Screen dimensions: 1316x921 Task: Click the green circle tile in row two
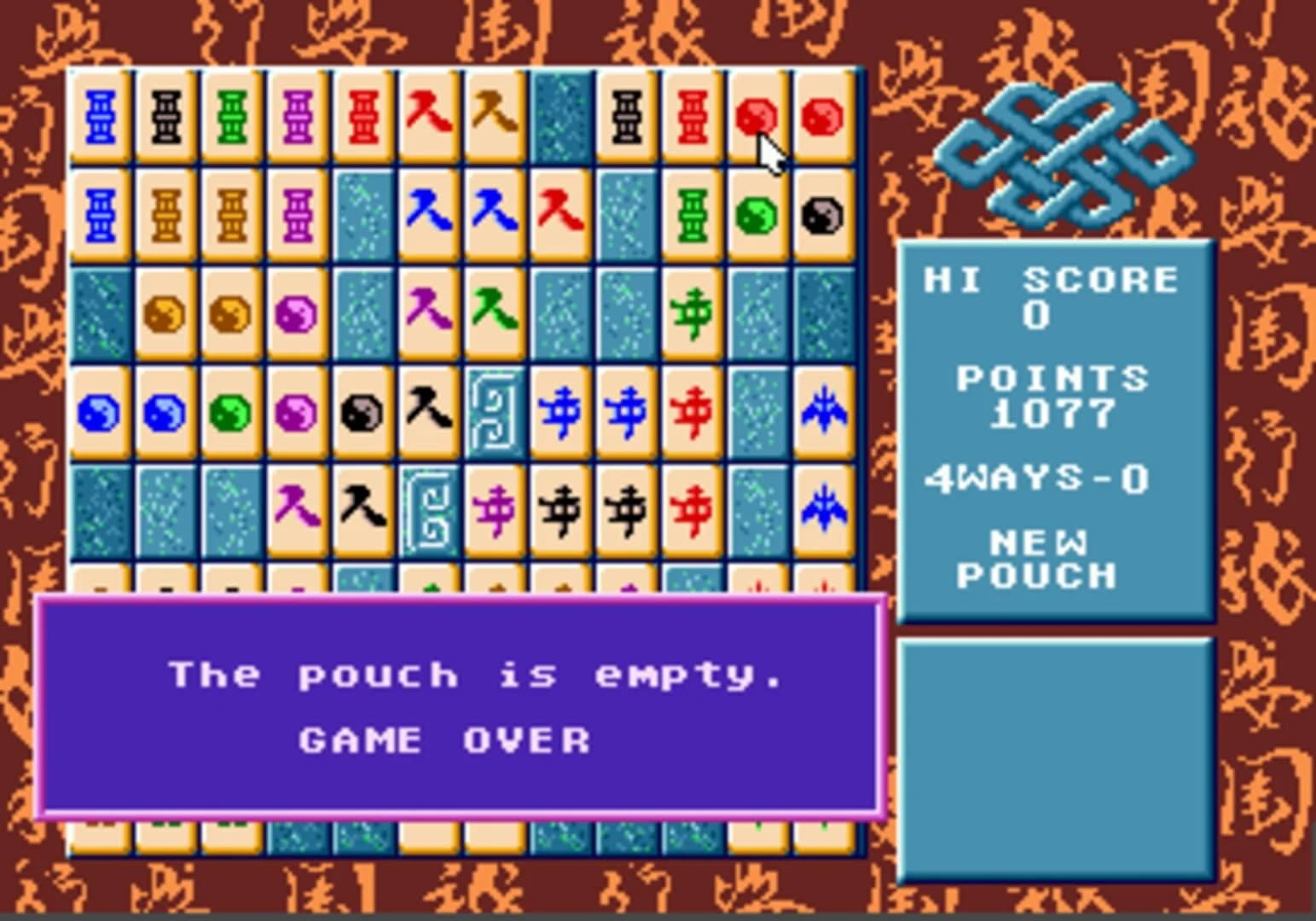757,216
